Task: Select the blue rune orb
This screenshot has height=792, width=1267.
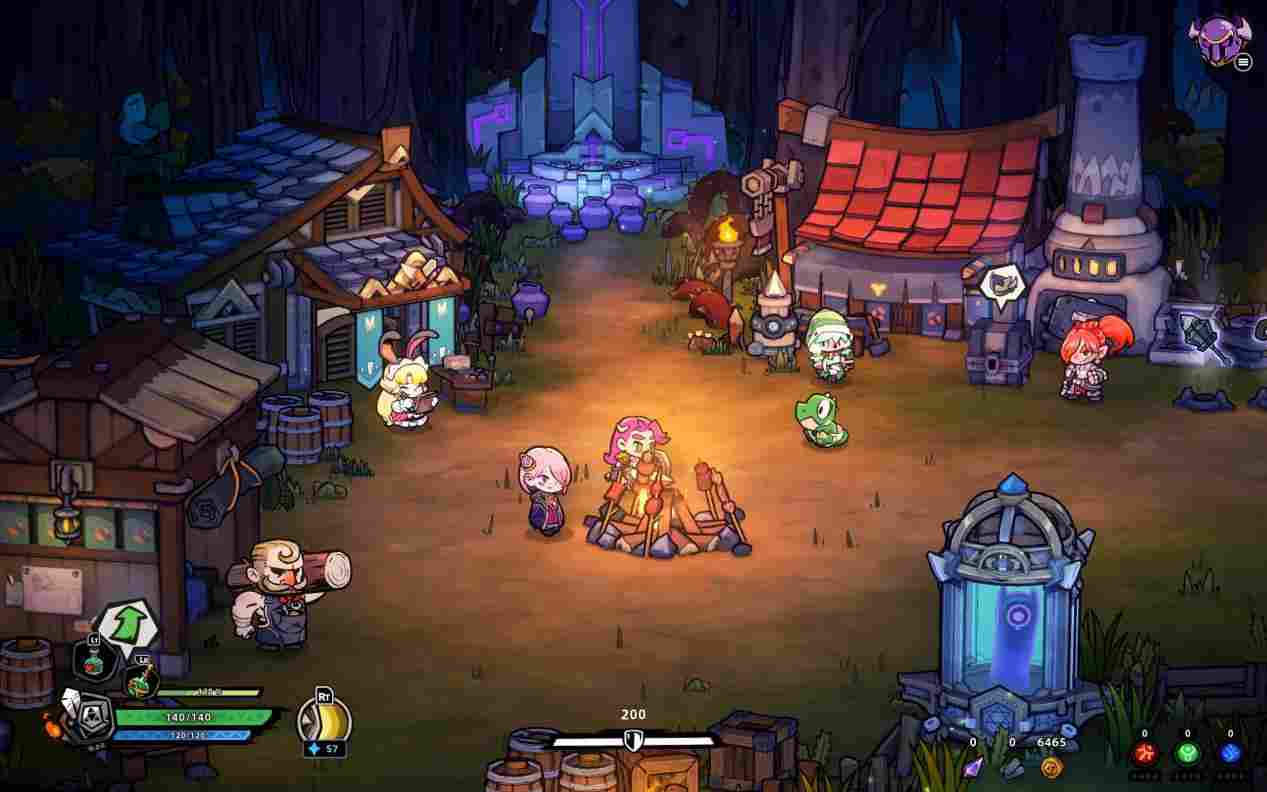Action: (1230, 754)
